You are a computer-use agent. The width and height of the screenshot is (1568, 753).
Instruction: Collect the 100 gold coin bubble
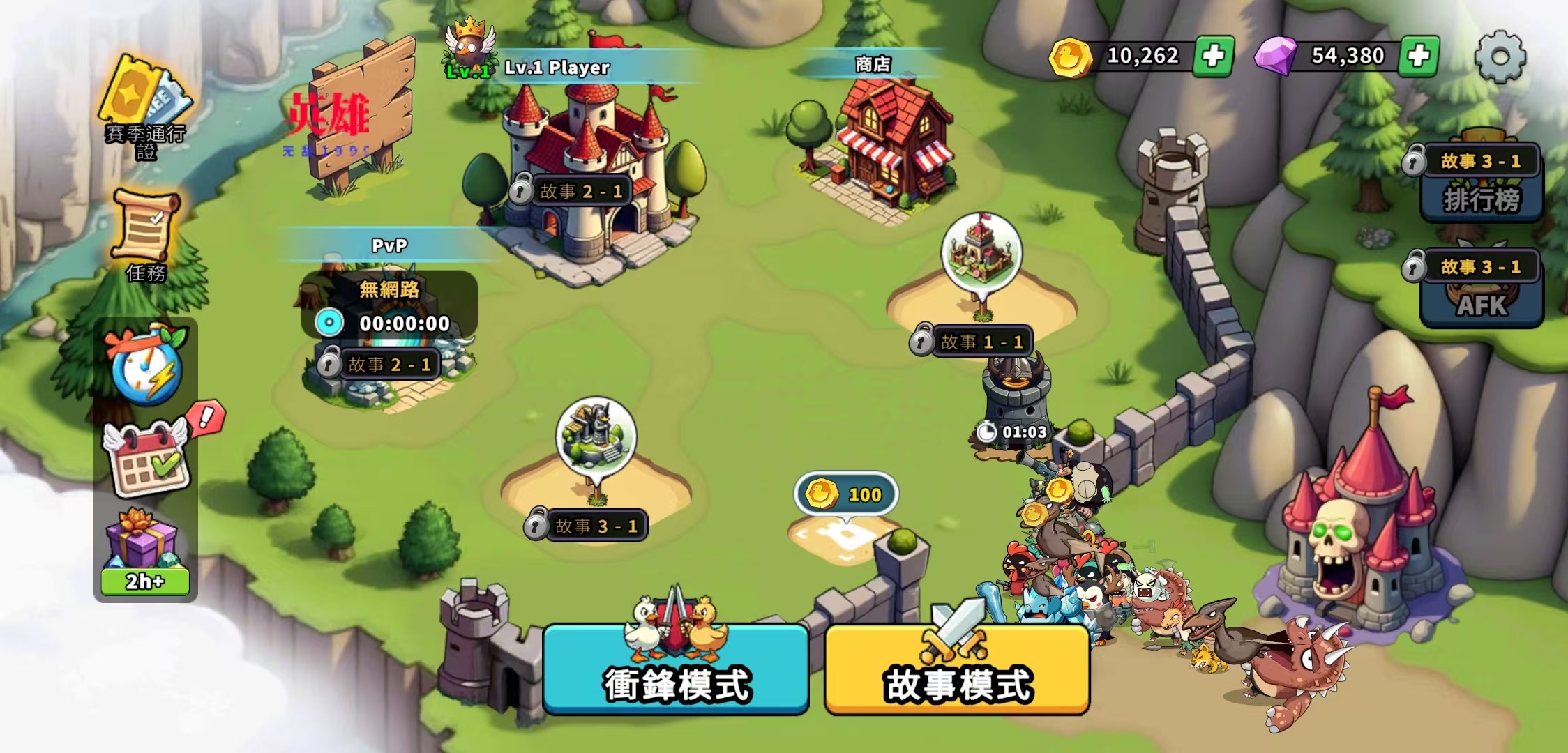(x=846, y=495)
